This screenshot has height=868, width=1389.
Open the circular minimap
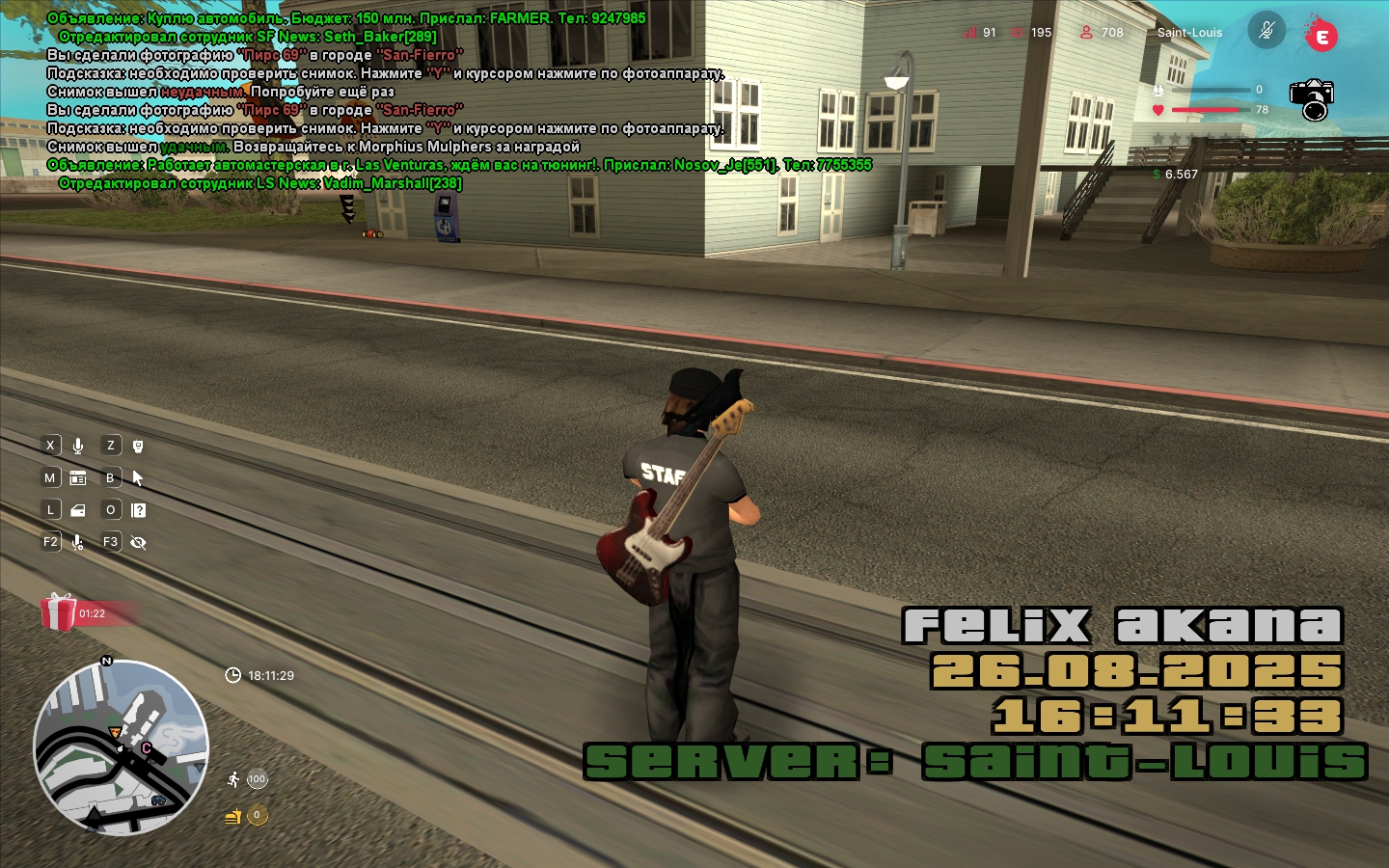pos(121,747)
